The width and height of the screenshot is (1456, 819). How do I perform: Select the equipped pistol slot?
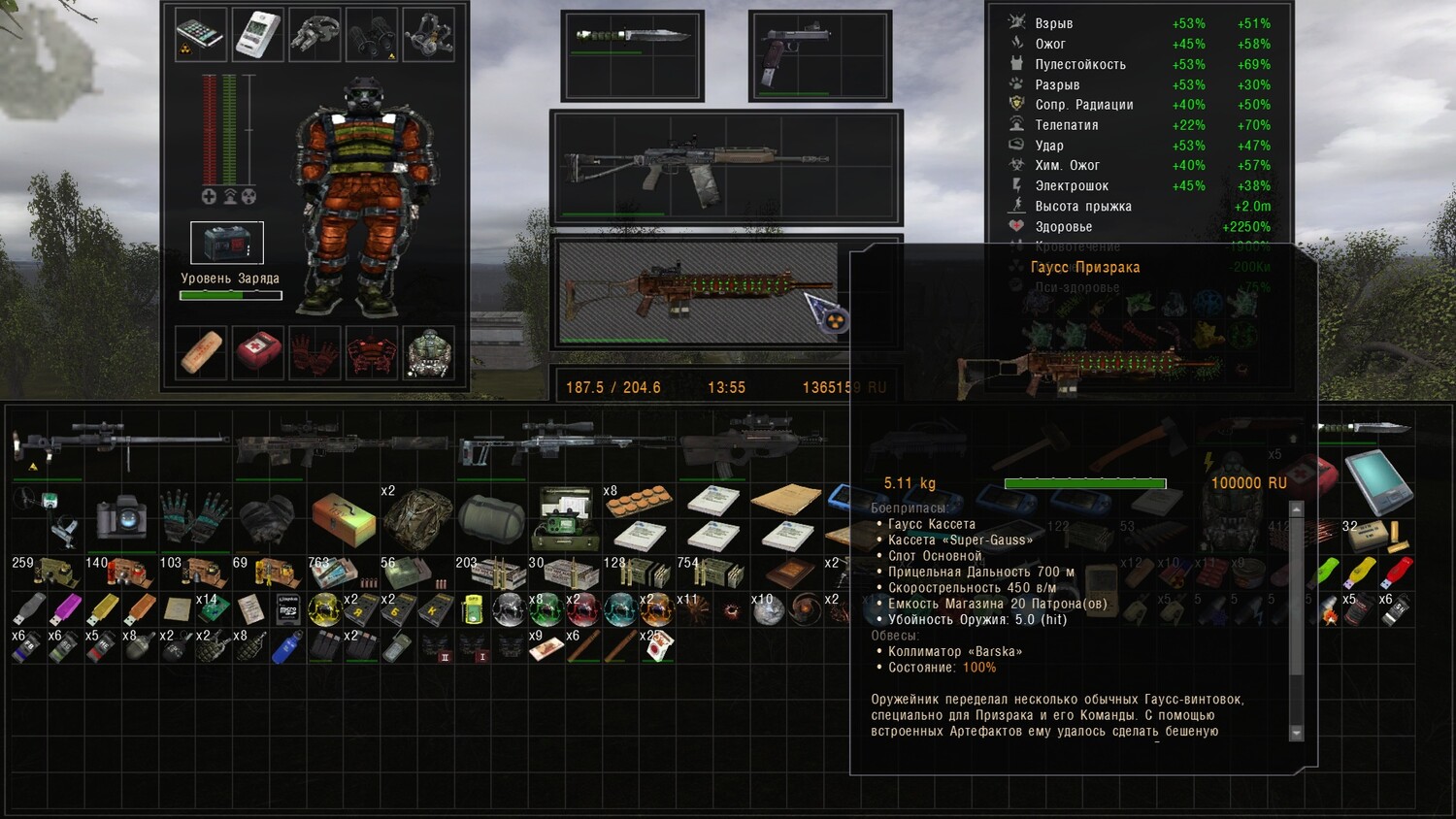tap(798, 49)
